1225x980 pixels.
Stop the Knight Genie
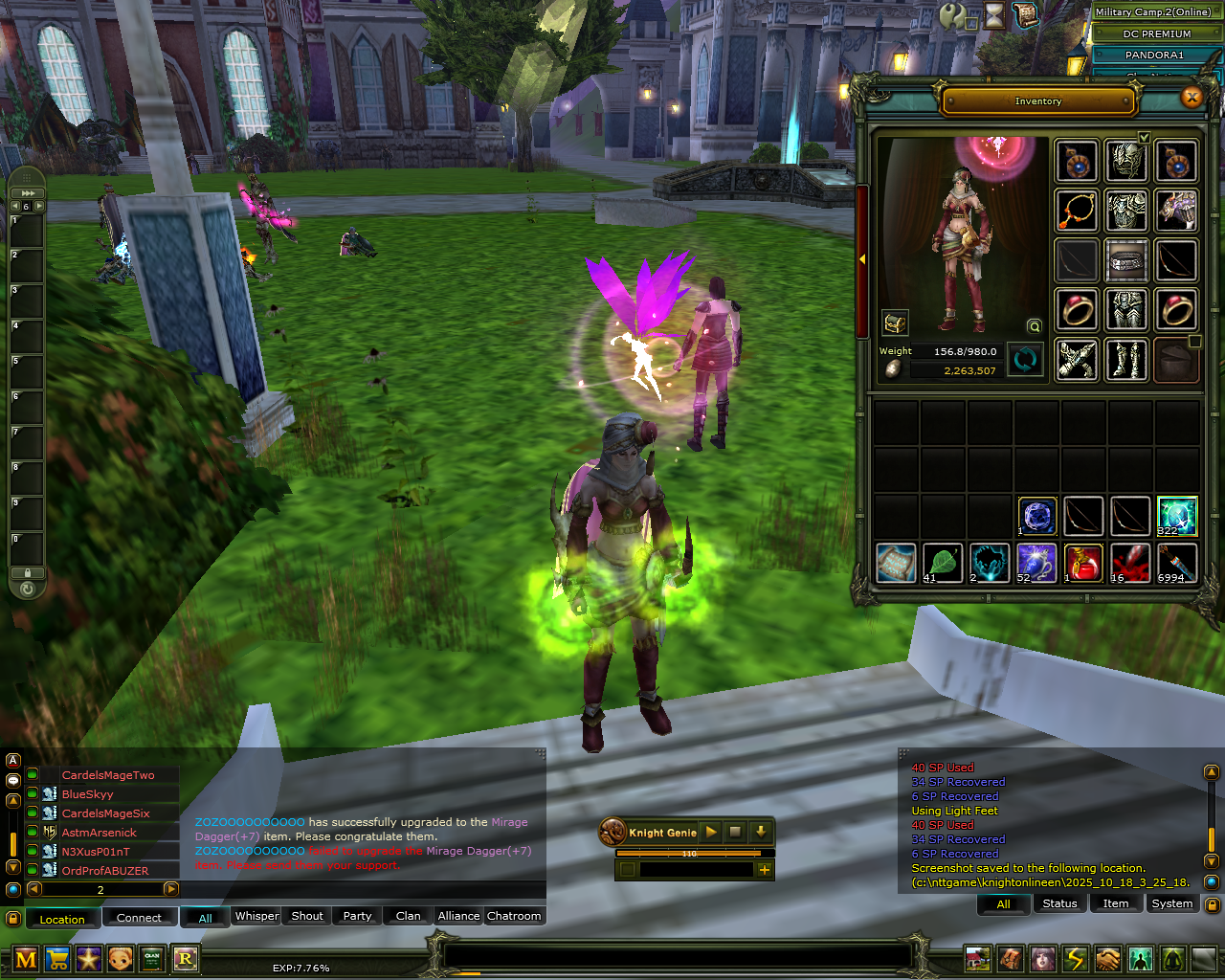click(735, 832)
